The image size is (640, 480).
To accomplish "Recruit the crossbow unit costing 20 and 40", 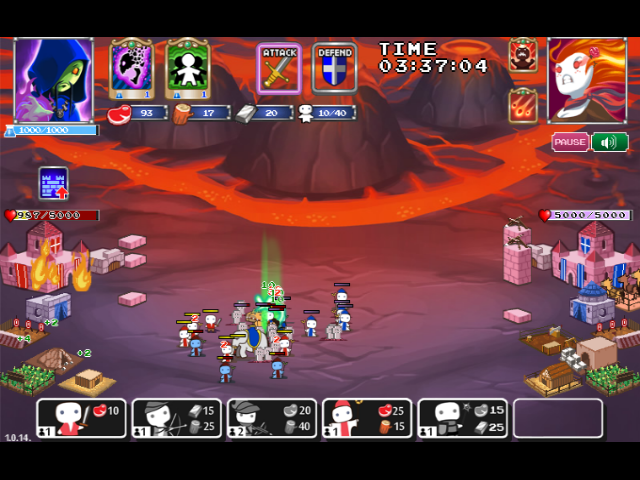I will (271, 418).
